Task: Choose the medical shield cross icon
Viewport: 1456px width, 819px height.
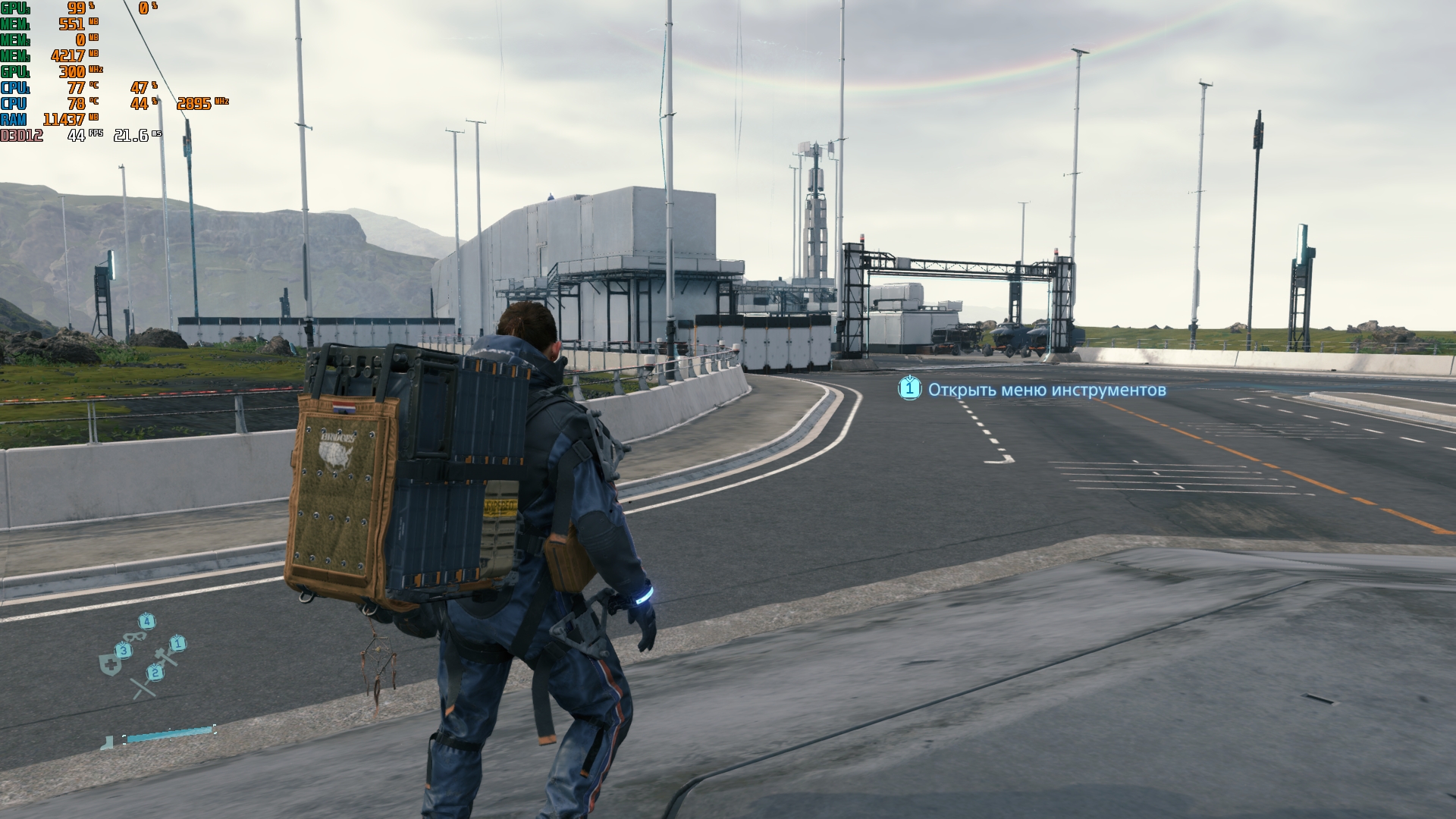Action: point(109,664)
